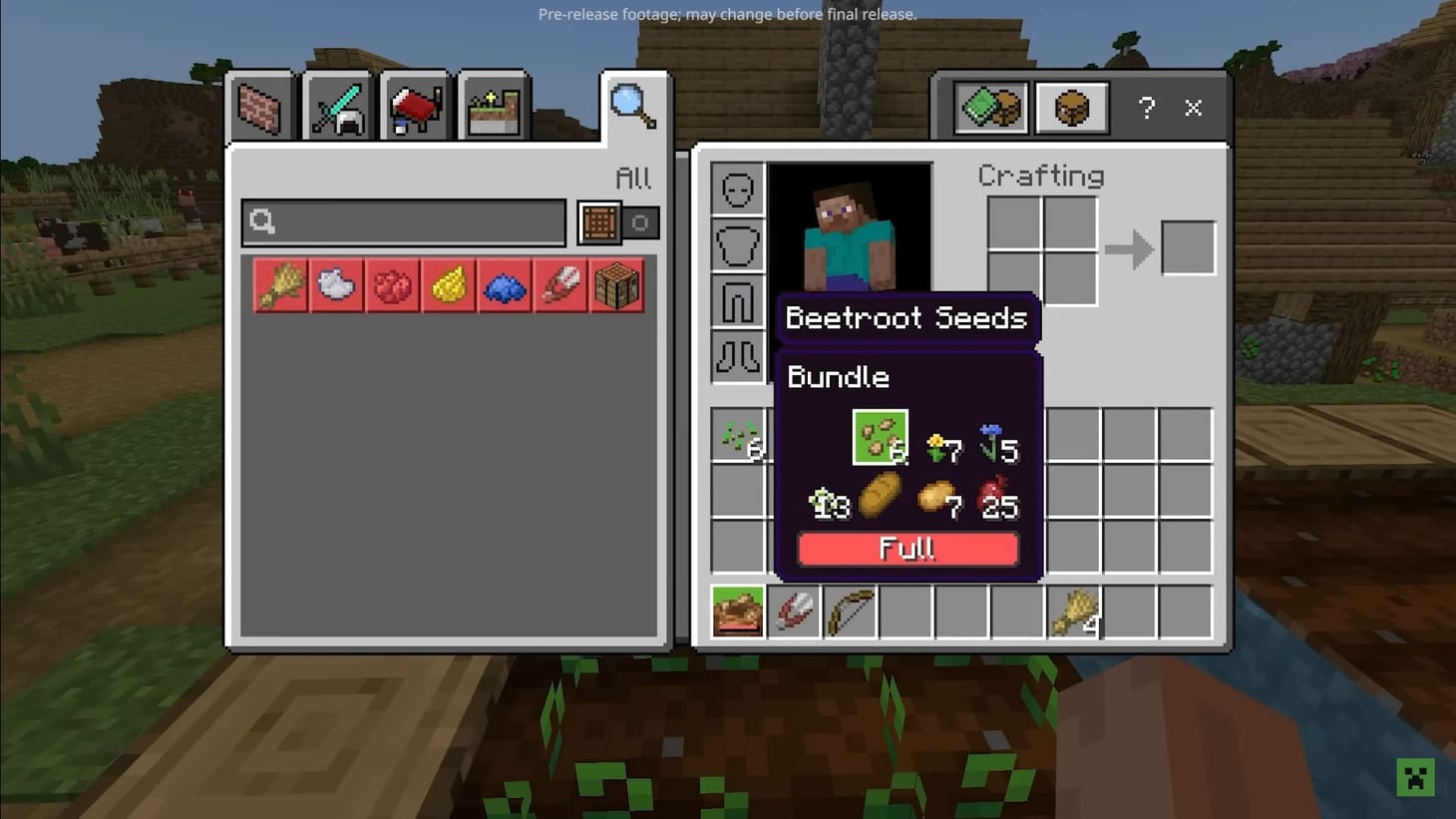Image resolution: width=1456 pixels, height=819 pixels.
Task: Click the red Full capacity bar
Action: pos(907,549)
